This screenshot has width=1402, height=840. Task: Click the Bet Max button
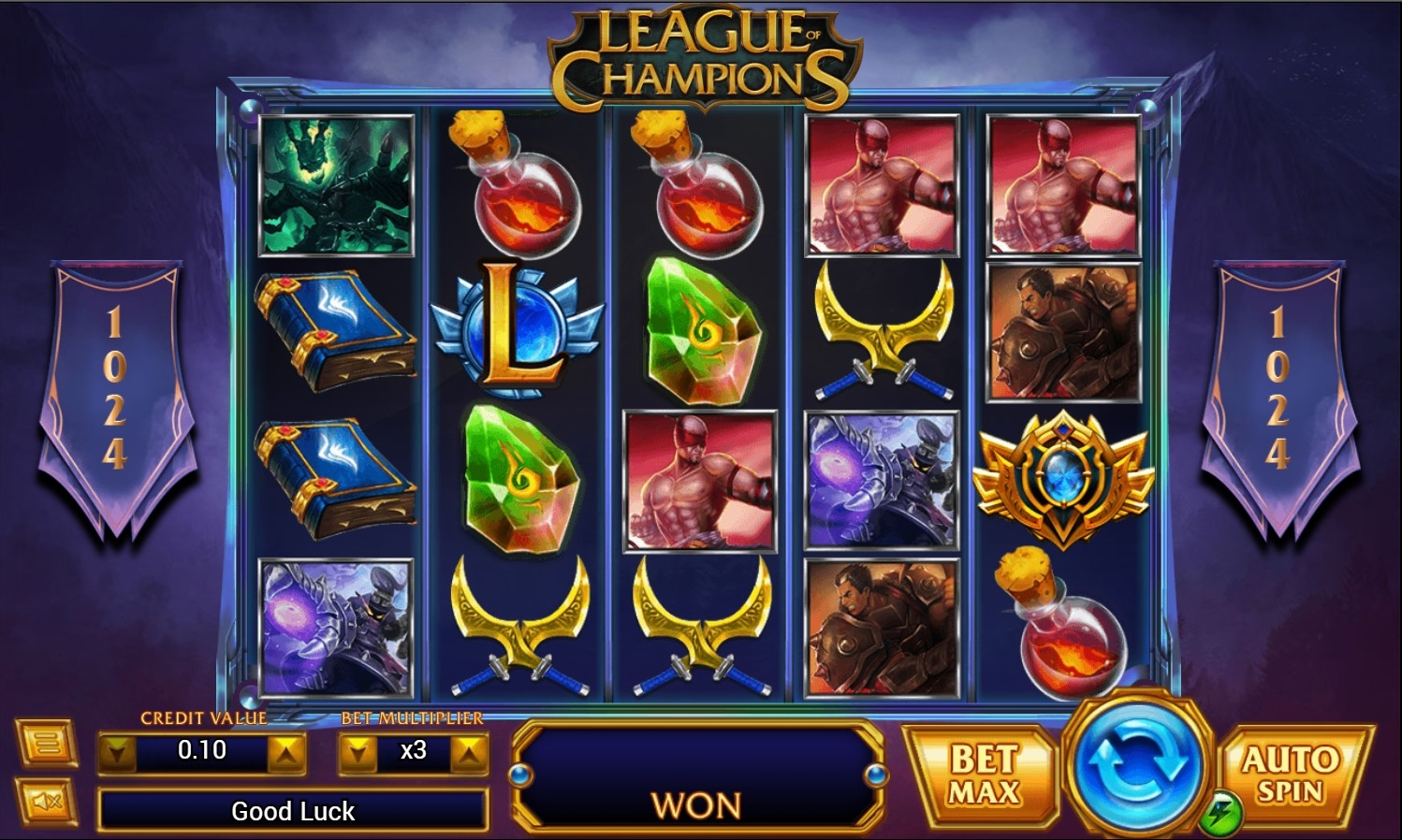tap(982, 775)
